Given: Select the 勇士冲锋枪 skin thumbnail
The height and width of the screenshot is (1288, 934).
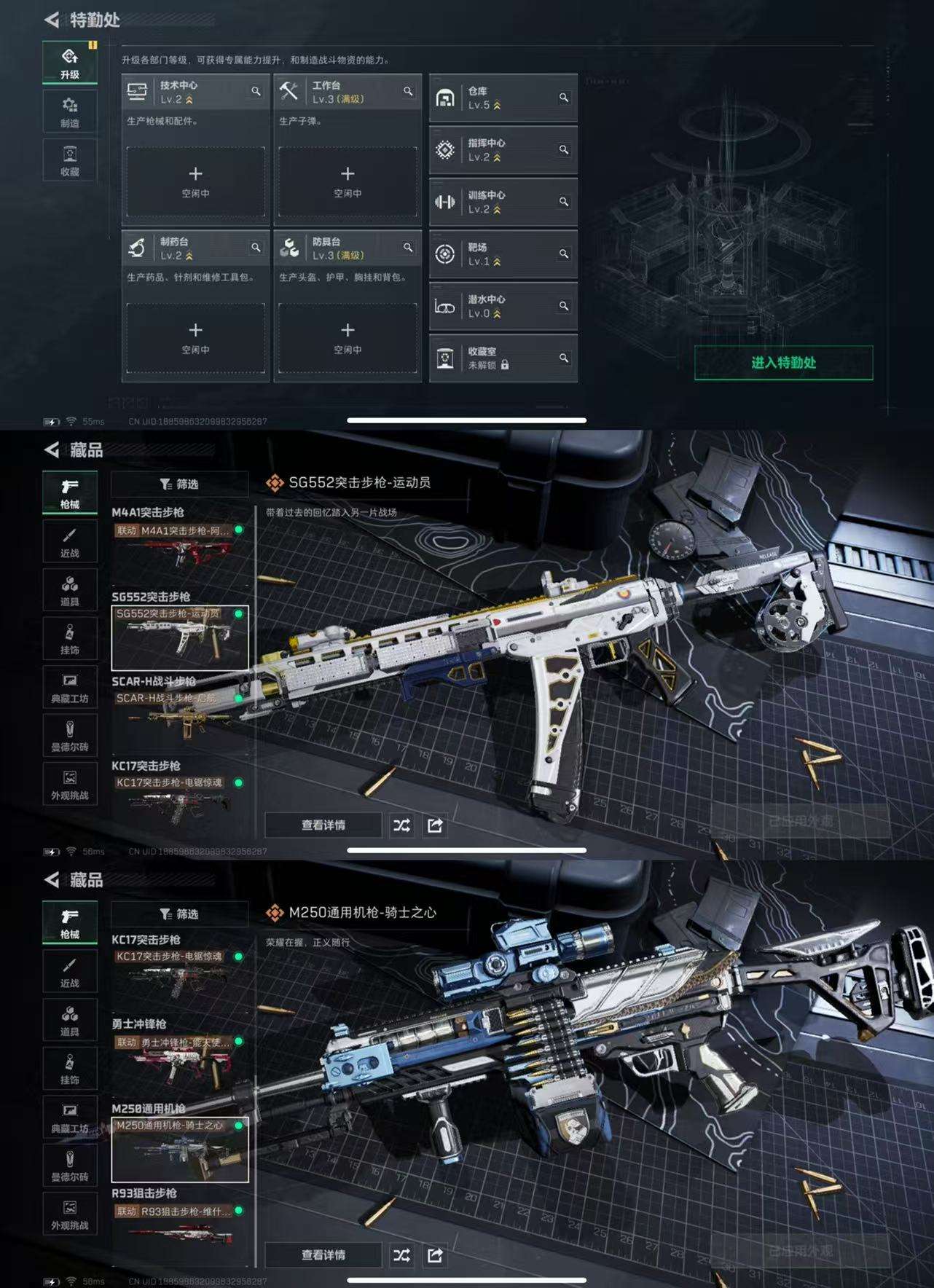Looking at the screenshot, I should tap(179, 1062).
